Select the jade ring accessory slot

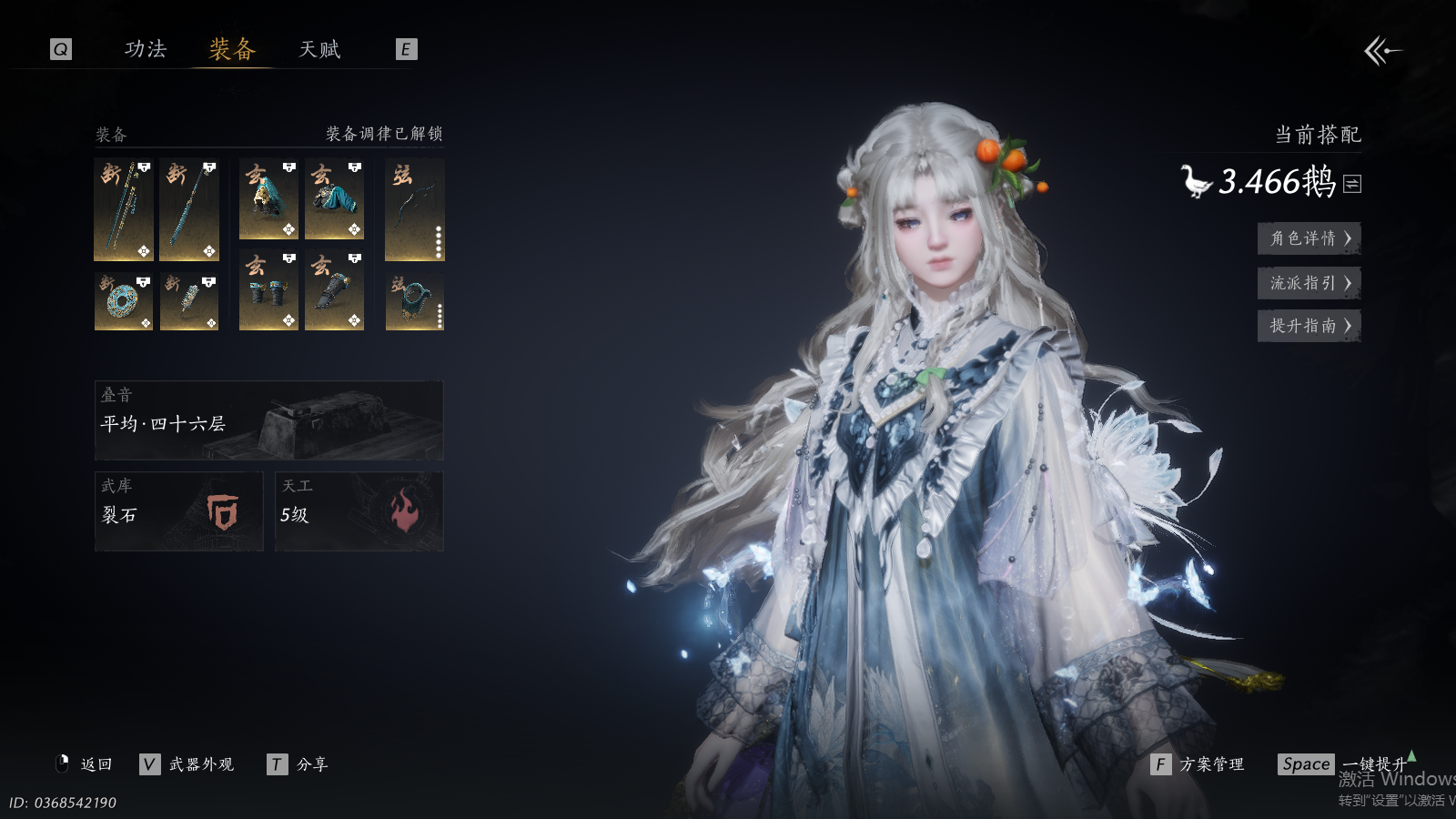(x=124, y=301)
